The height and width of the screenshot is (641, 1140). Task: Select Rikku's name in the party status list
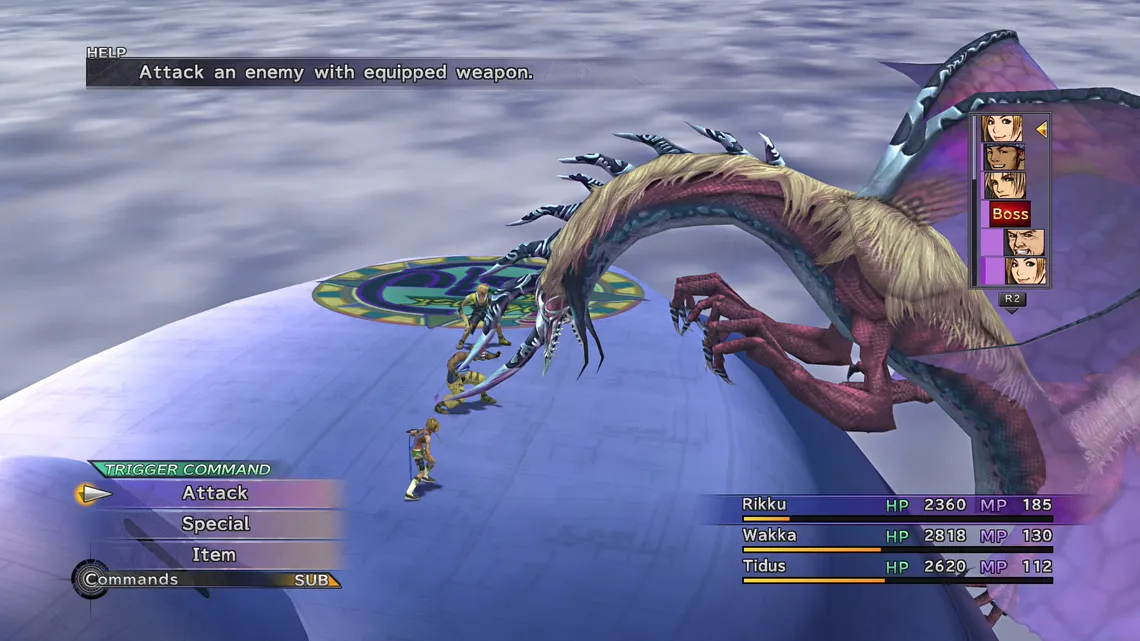[764, 505]
